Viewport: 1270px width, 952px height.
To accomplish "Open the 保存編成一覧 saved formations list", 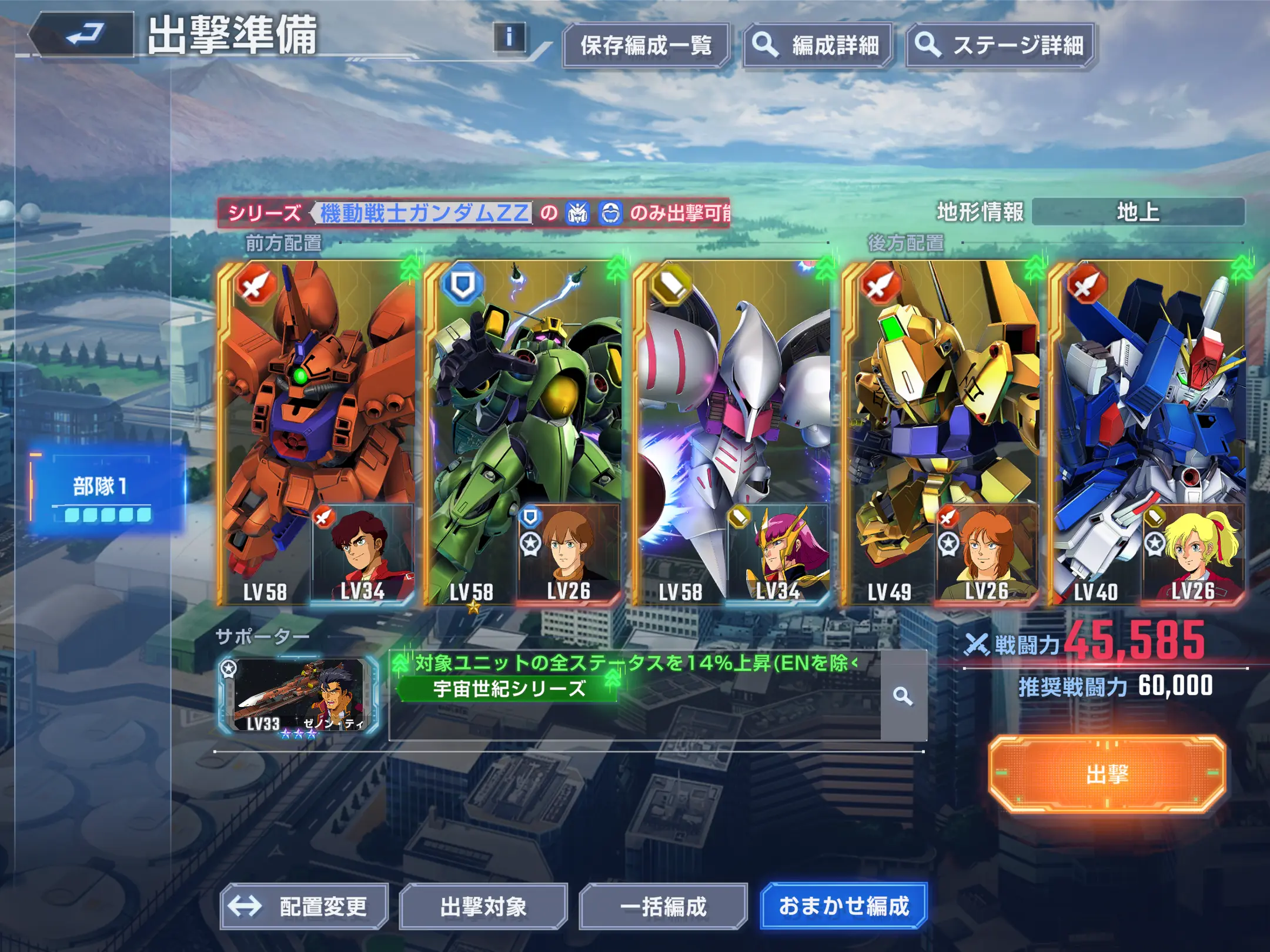I will [x=646, y=43].
